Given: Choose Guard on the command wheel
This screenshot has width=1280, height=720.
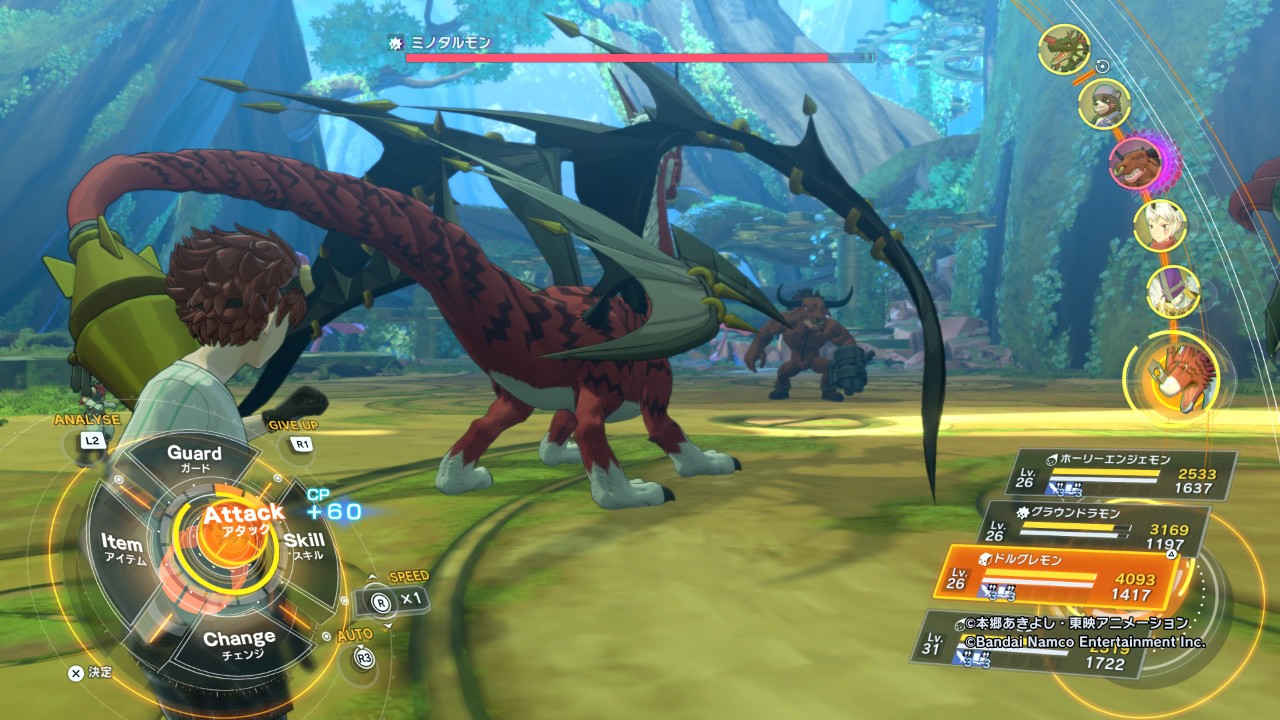Looking at the screenshot, I should pyautogui.click(x=194, y=459).
